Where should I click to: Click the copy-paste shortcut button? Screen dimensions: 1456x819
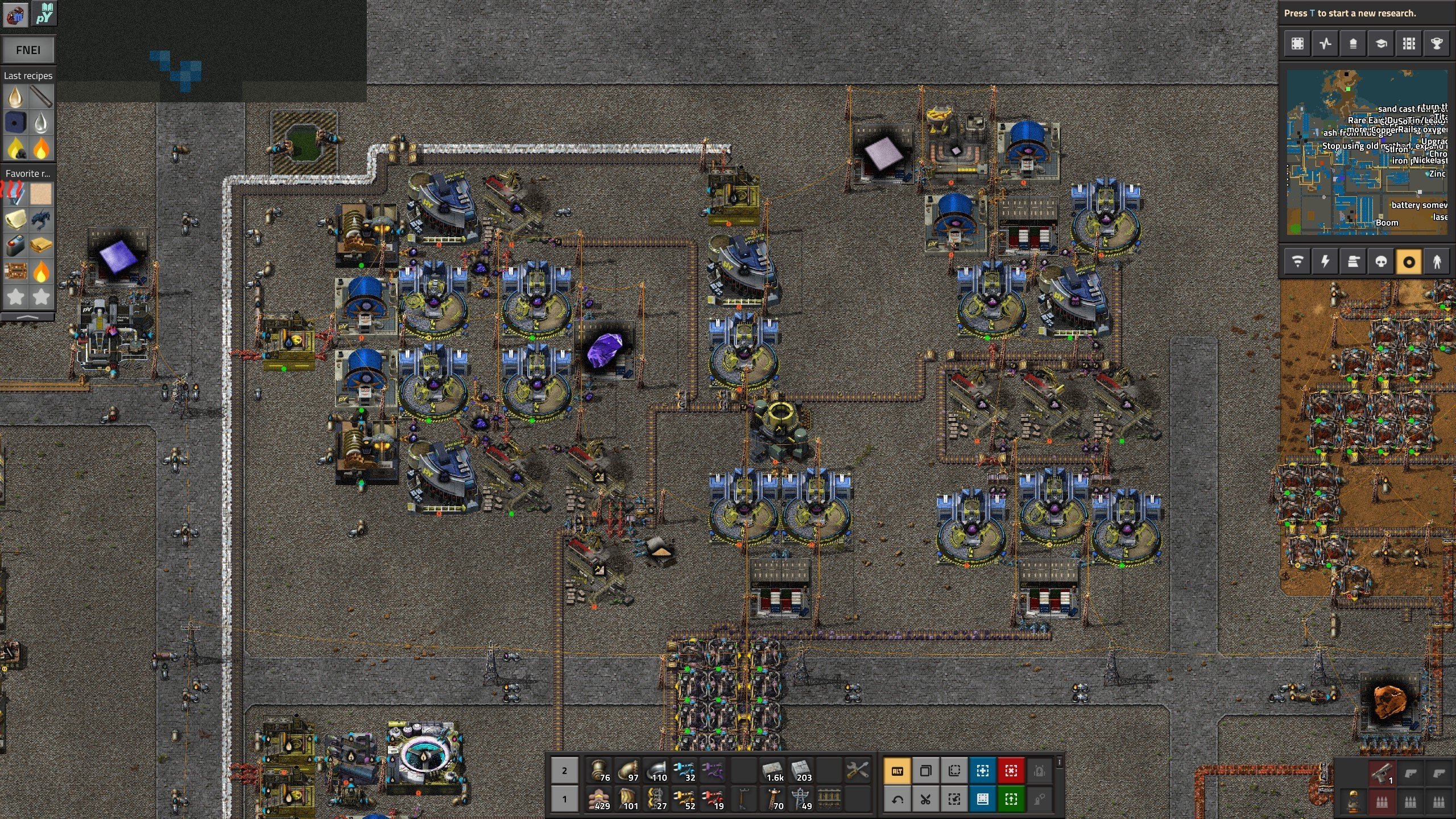click(x=926, y=771)
